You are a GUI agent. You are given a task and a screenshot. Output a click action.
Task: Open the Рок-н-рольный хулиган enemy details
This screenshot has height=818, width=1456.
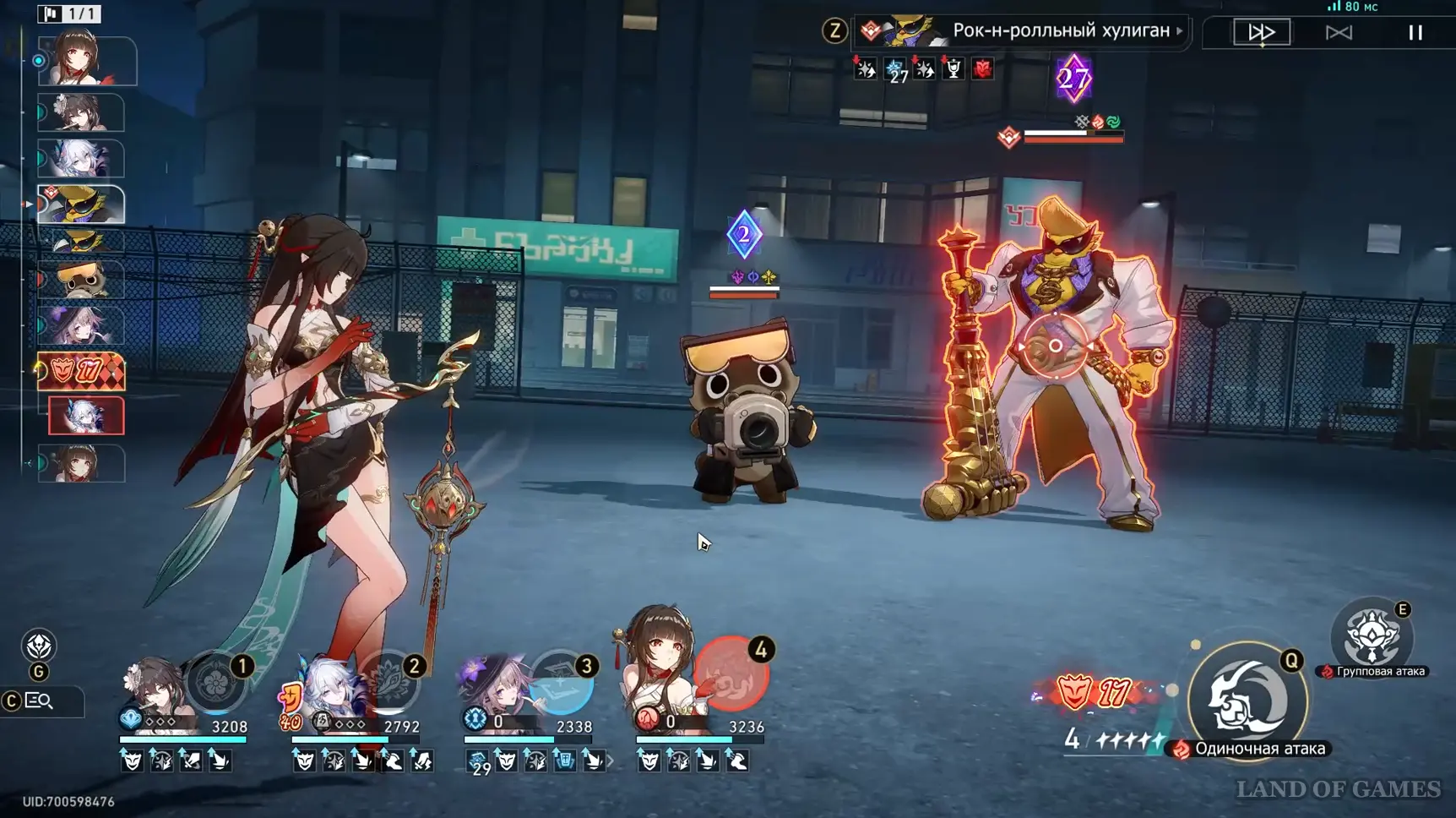1060,31
